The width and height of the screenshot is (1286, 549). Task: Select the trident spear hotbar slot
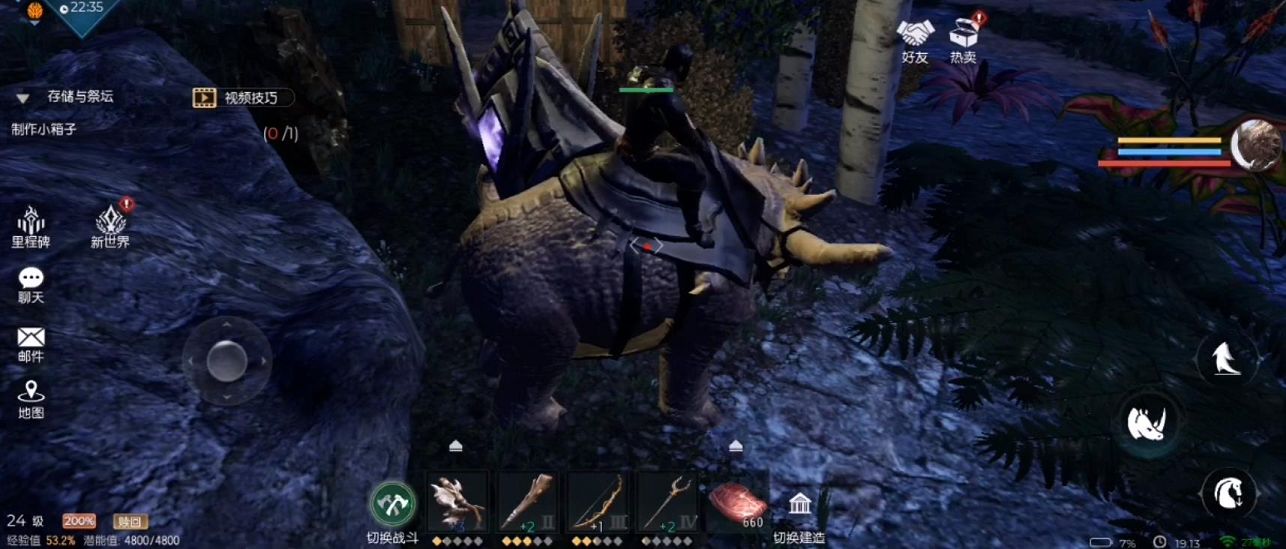pyautogui.click(x=667, y=501)
